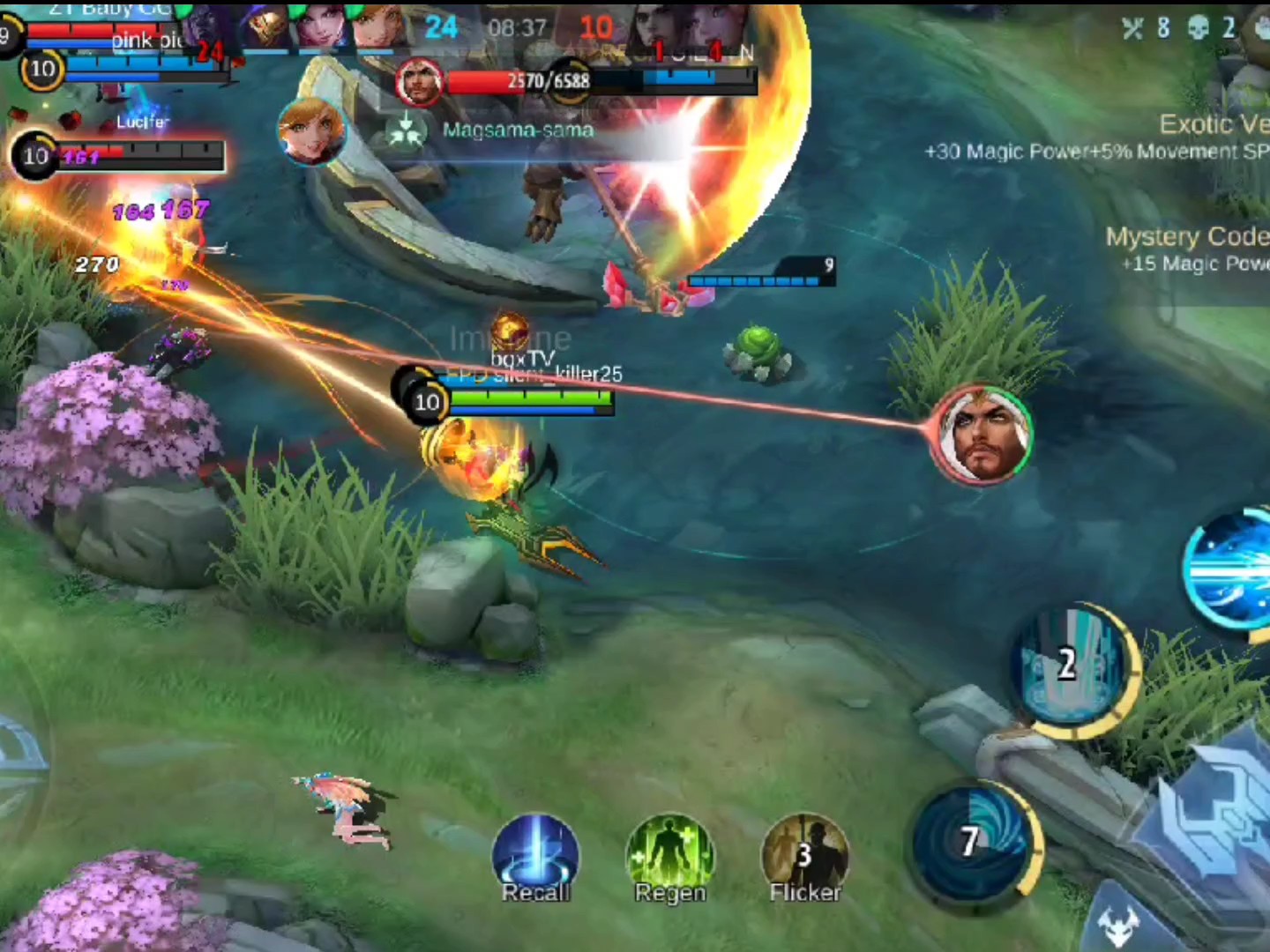Select the orange-haired ally hero portrait
Image resolution: width=1270 pixels, height=952 pixels.
click(310, 131)
